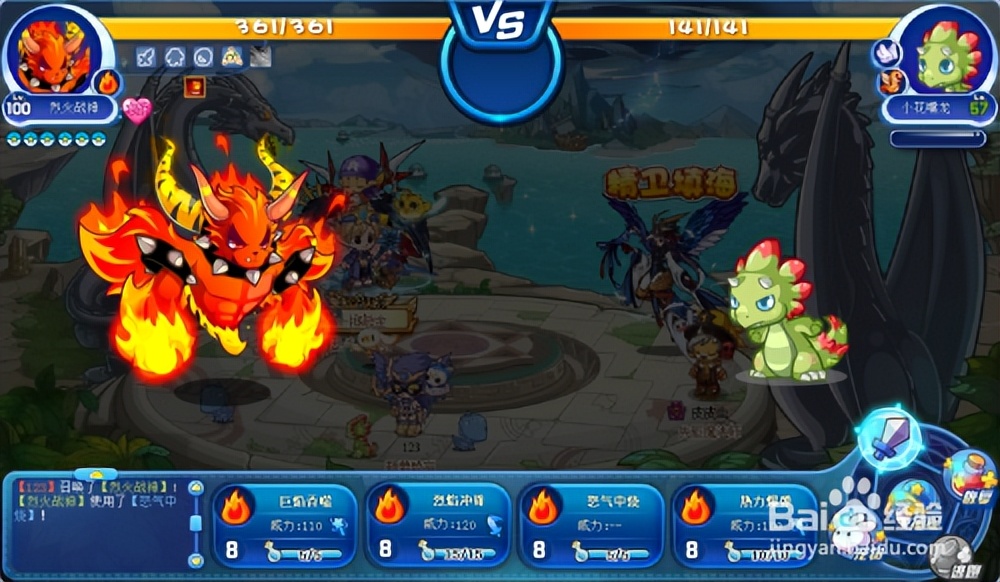
Task: Click the red square buff icon
Action: 195,87
